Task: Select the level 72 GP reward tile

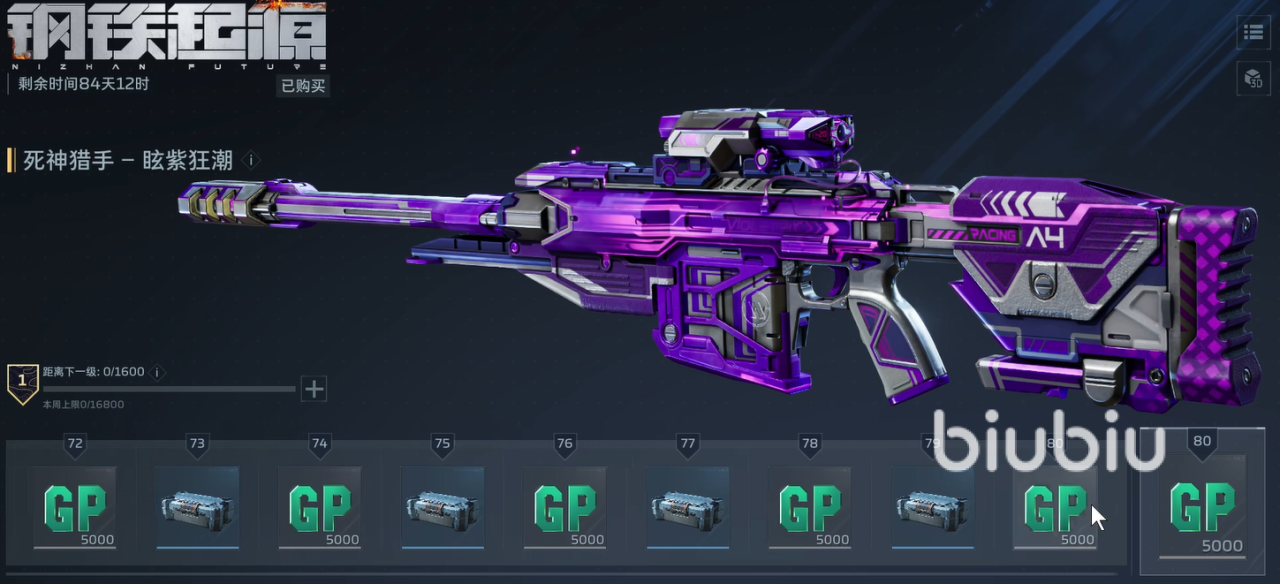Action: pos(74,507)
